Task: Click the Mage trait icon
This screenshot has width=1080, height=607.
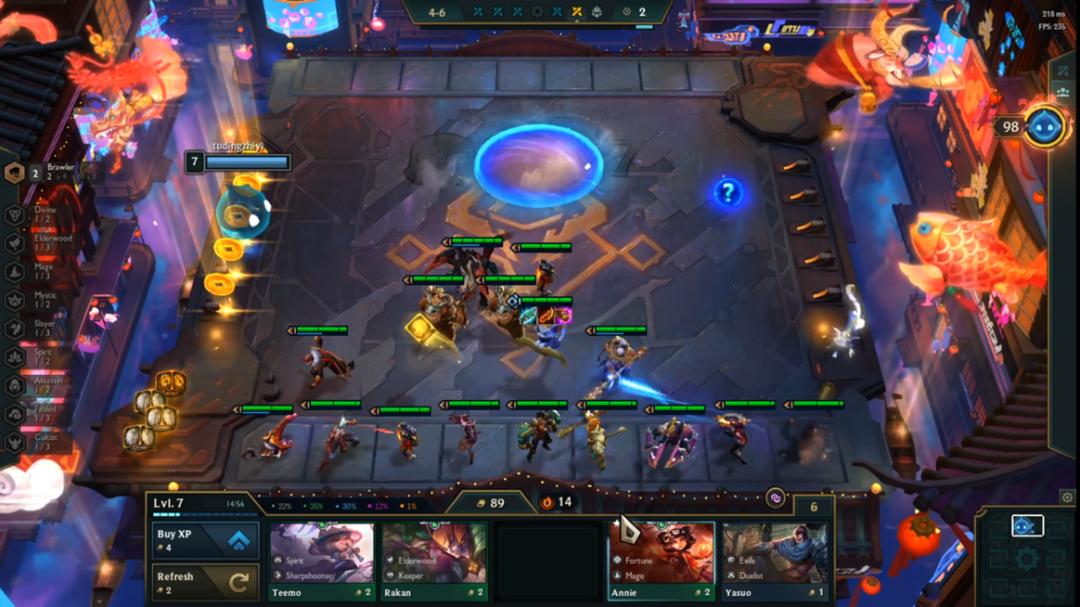Action: point(16,271)
